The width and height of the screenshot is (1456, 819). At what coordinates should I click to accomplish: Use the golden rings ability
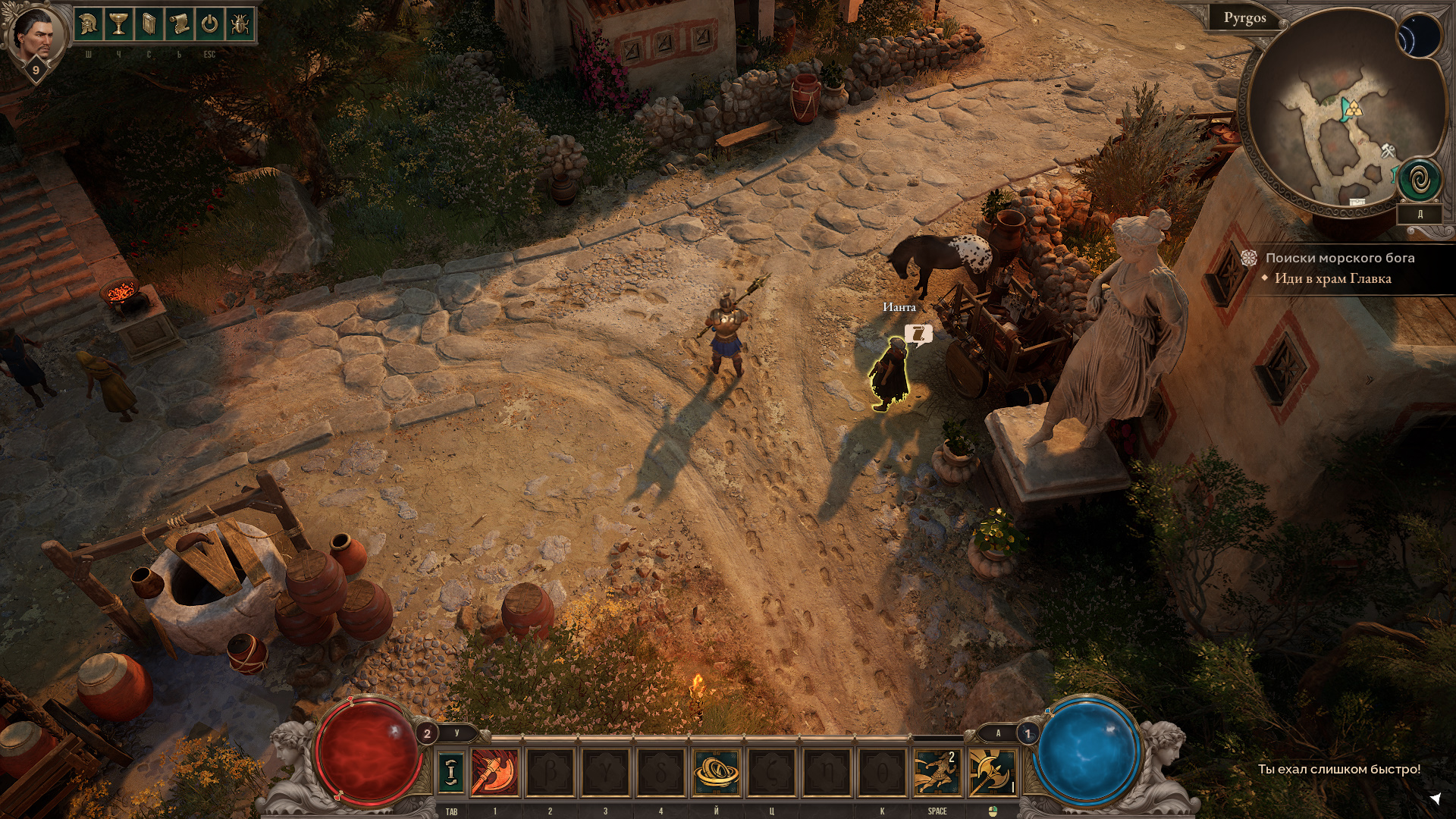coord(716,772)
